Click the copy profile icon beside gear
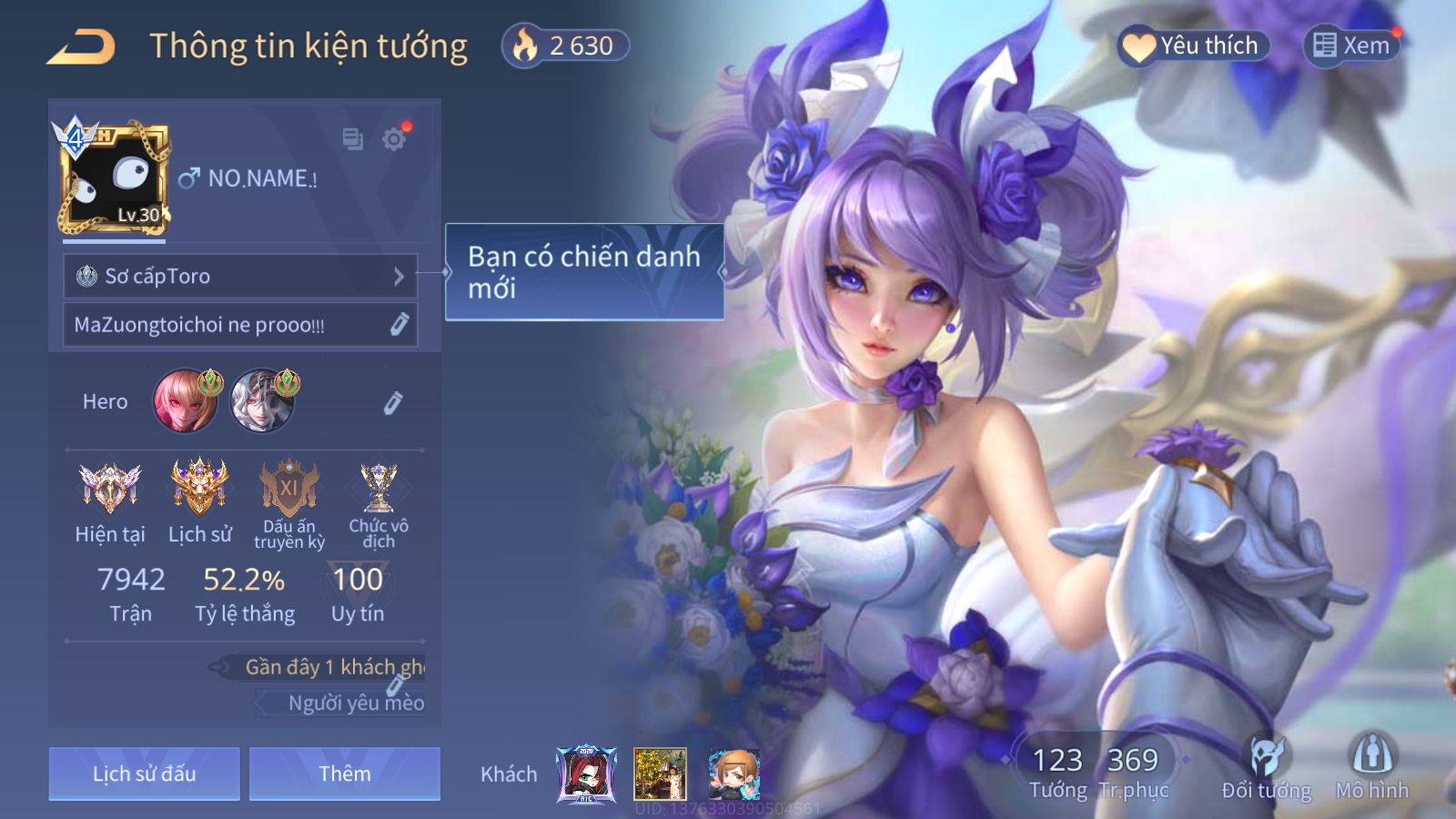1456x819 pixels. [x=352, y=139]
